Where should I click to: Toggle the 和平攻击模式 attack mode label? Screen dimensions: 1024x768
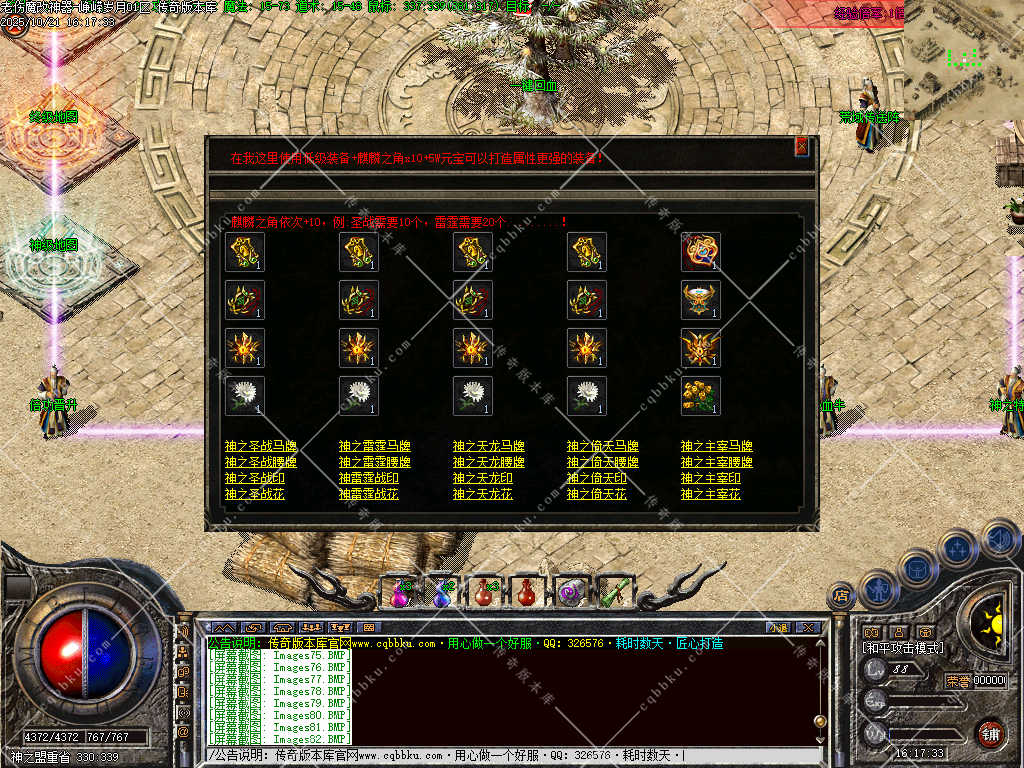(903, 648)
